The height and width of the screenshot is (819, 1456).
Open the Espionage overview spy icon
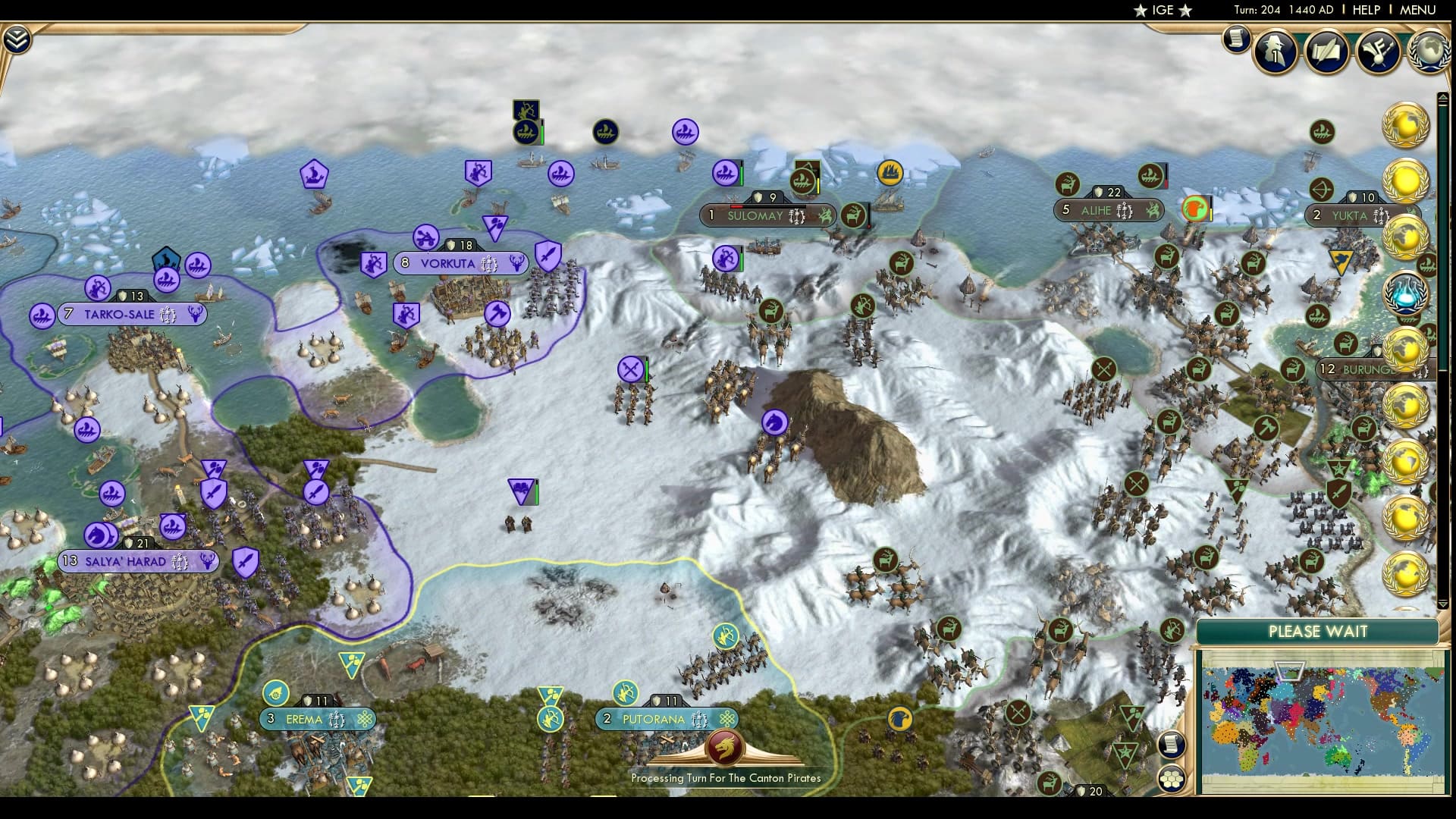[1278, 51]
